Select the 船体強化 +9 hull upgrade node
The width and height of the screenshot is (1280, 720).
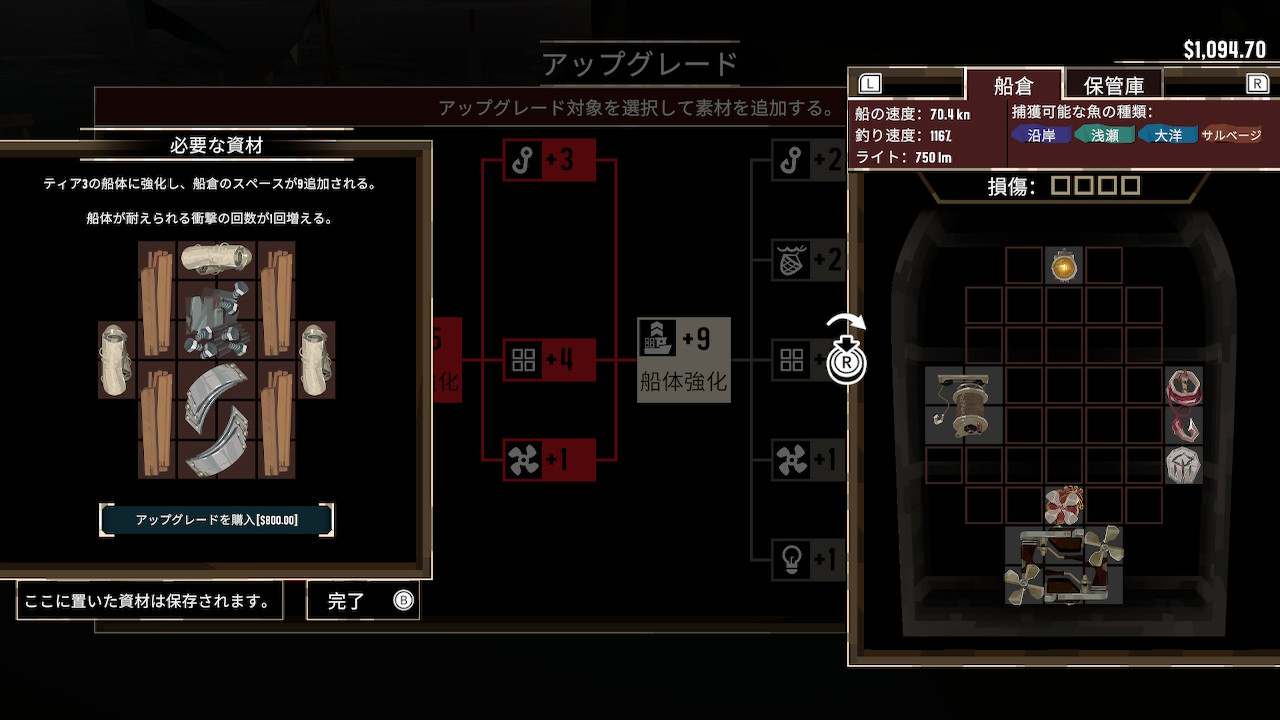684,360
